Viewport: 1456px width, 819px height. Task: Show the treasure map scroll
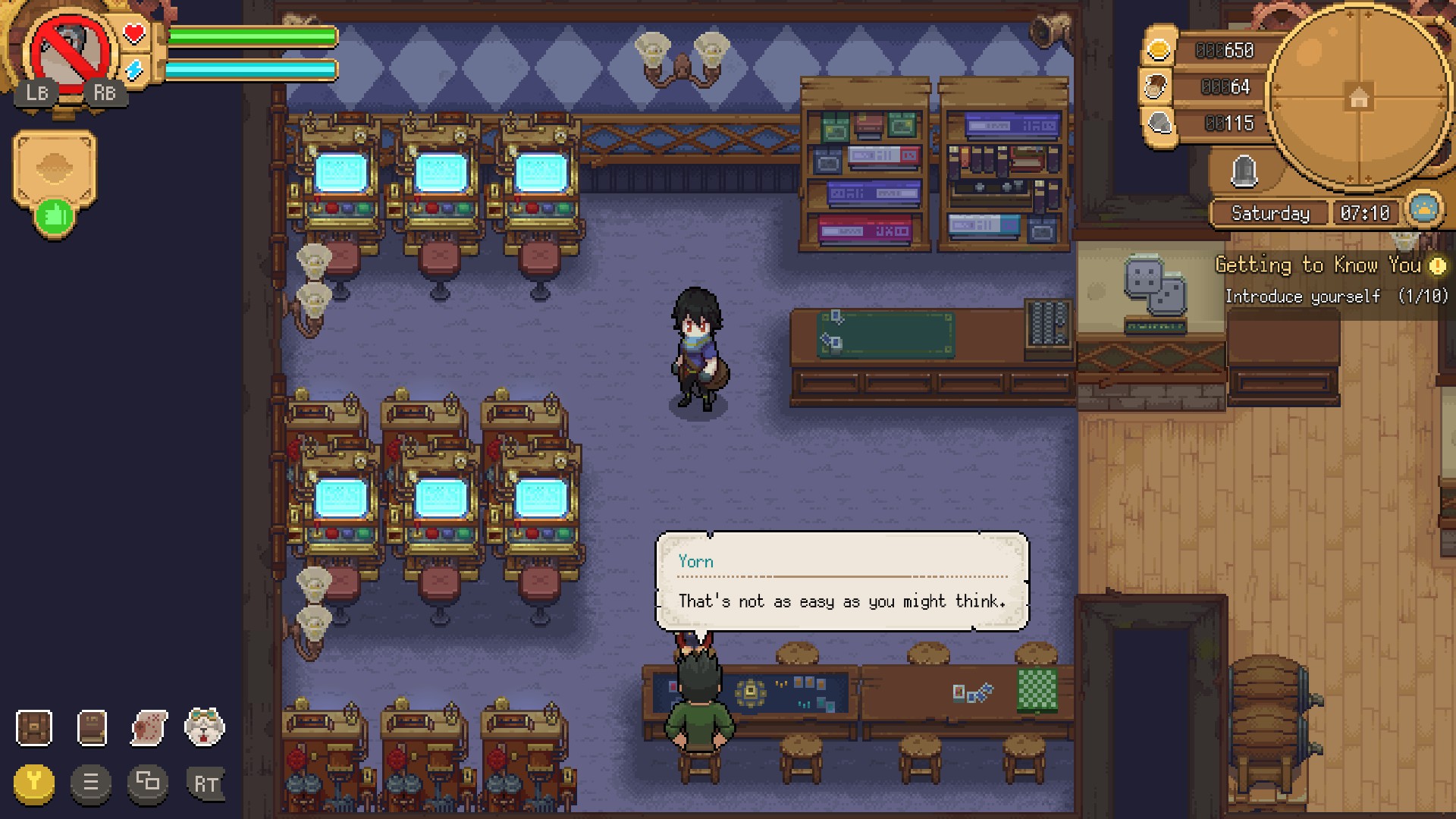149,728
